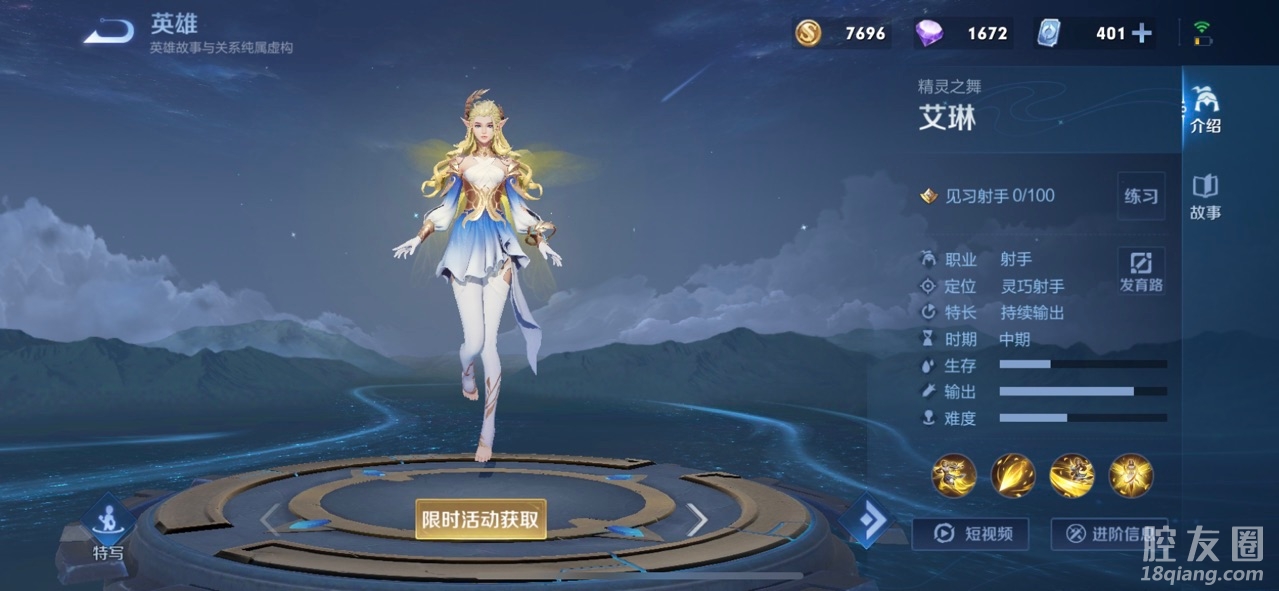View the winged figure ultimate skill icon
This screenshot has width=1279, height=591.
tap(1131, 475)
